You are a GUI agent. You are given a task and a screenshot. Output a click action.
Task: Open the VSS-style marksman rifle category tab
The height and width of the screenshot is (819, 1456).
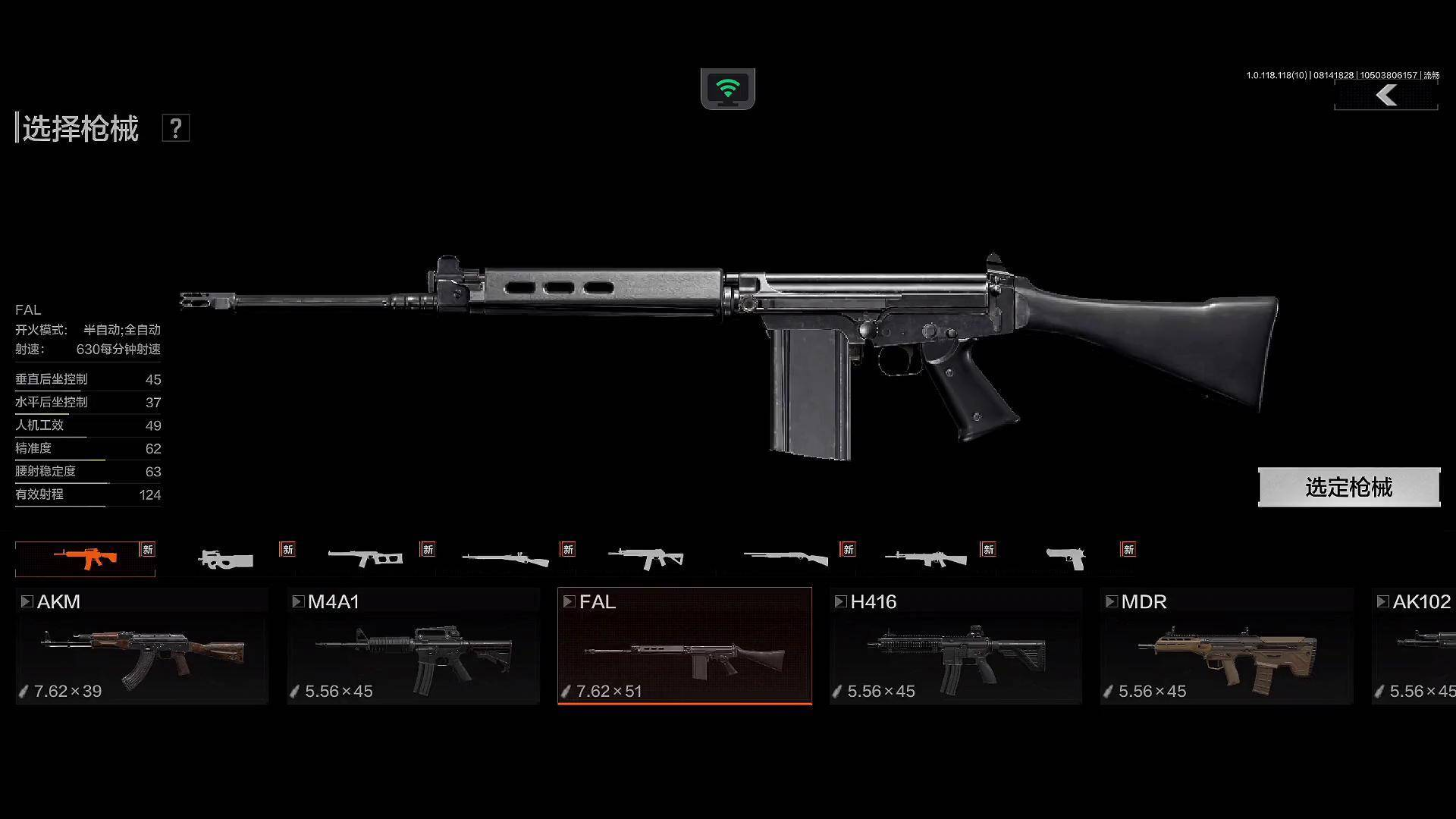[x=365, y=559]
